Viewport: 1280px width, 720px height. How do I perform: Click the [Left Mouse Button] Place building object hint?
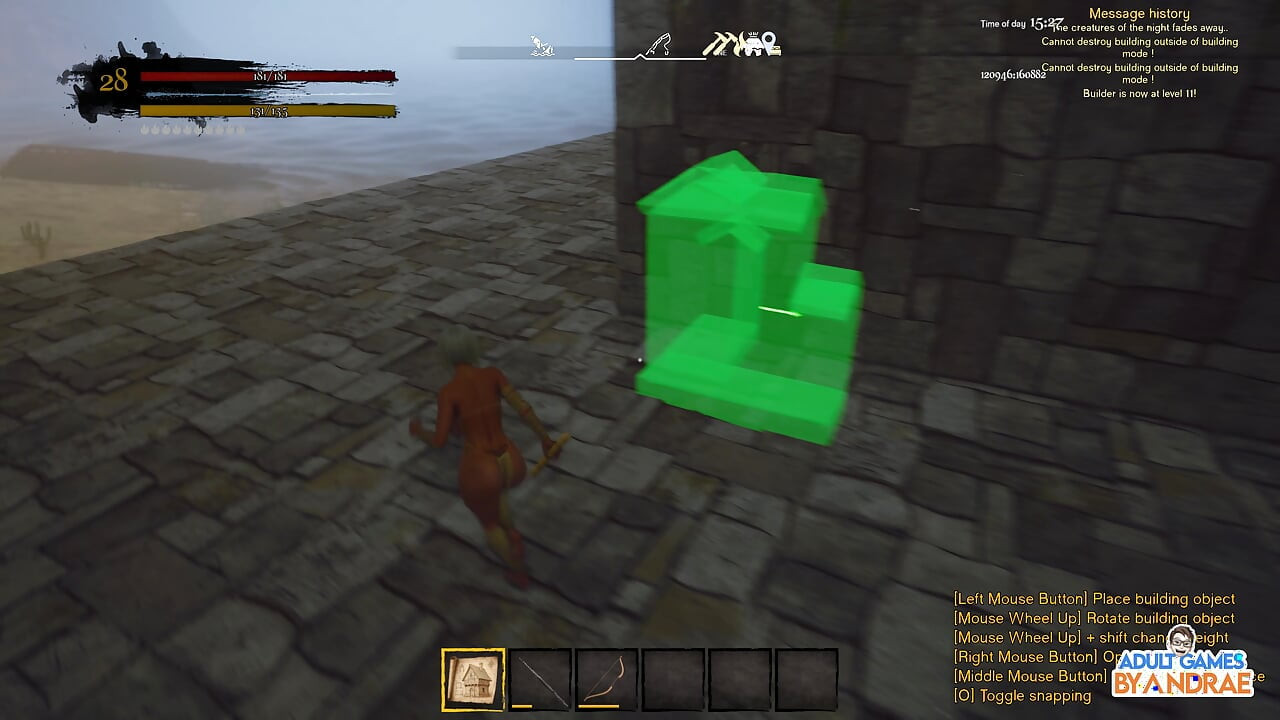1095,598
